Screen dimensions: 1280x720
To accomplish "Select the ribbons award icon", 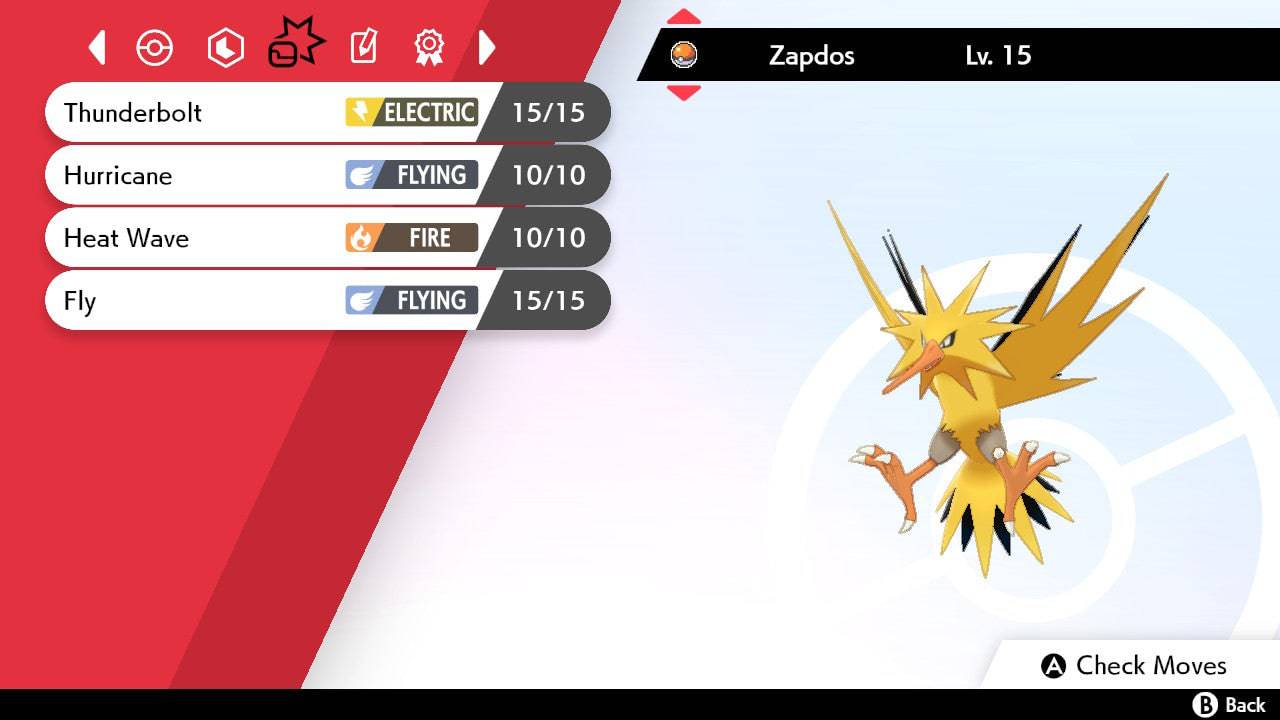I will (x=429, y=46).
